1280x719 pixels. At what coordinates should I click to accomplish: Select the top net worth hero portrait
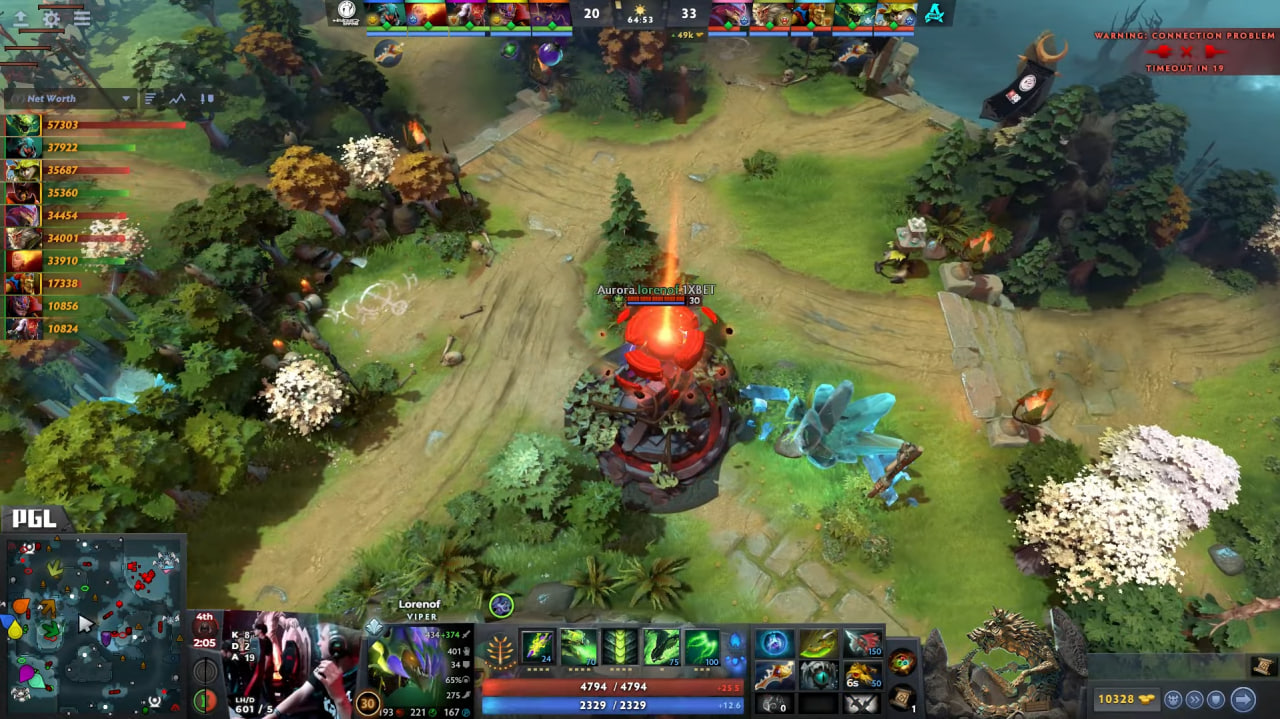(x=23, y=125)
